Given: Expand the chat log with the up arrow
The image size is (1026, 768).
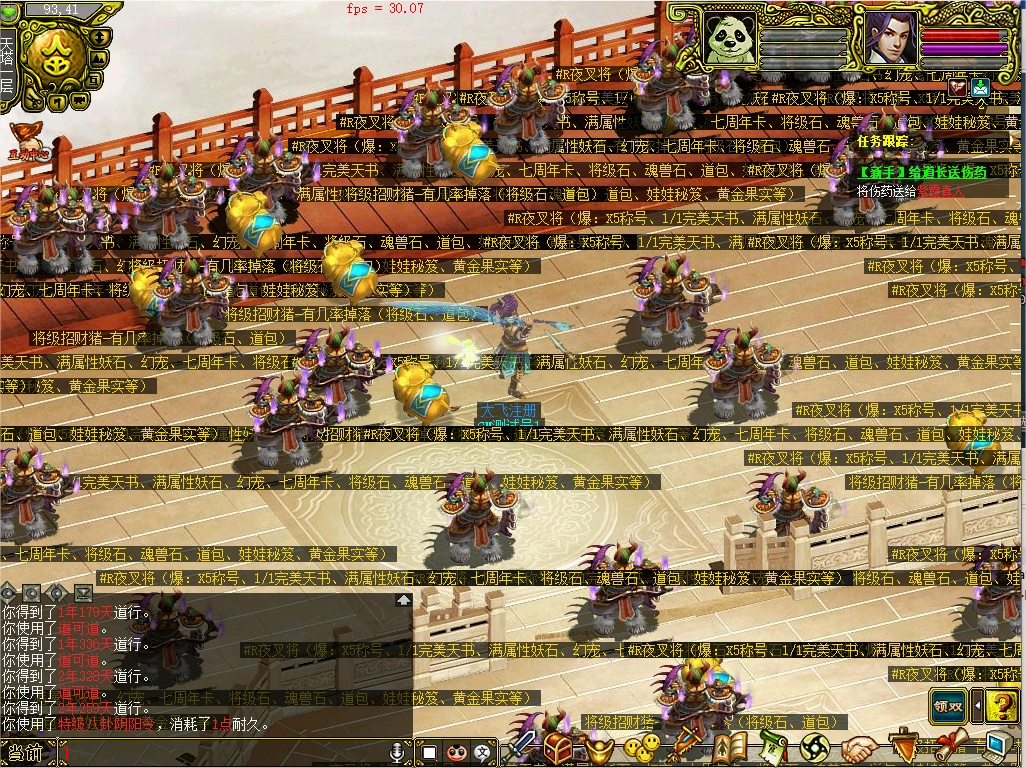Looking at the screenshot, I should tap(403, 600).
